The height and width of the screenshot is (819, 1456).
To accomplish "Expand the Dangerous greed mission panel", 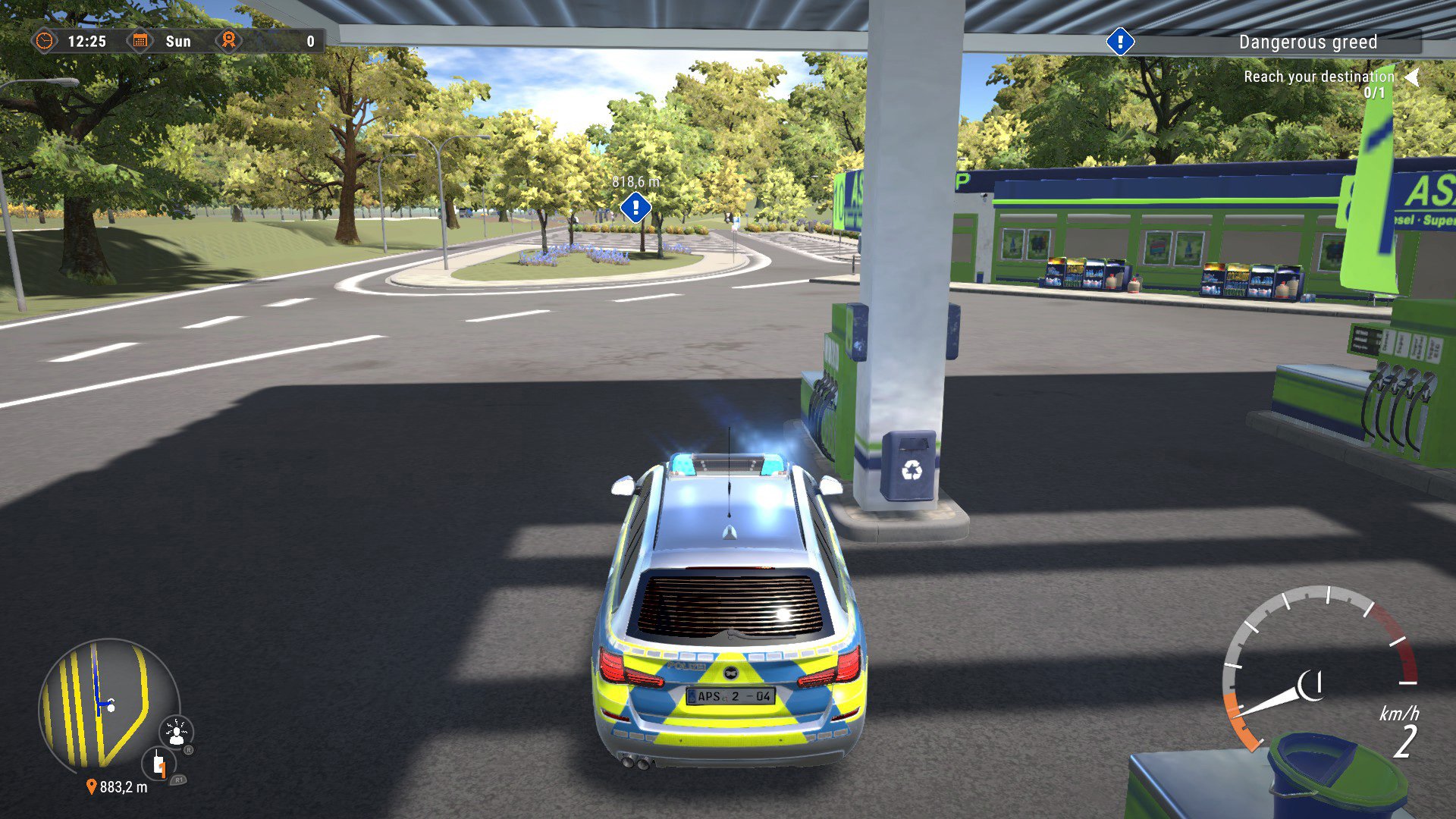I will (x=1308, y=42).
